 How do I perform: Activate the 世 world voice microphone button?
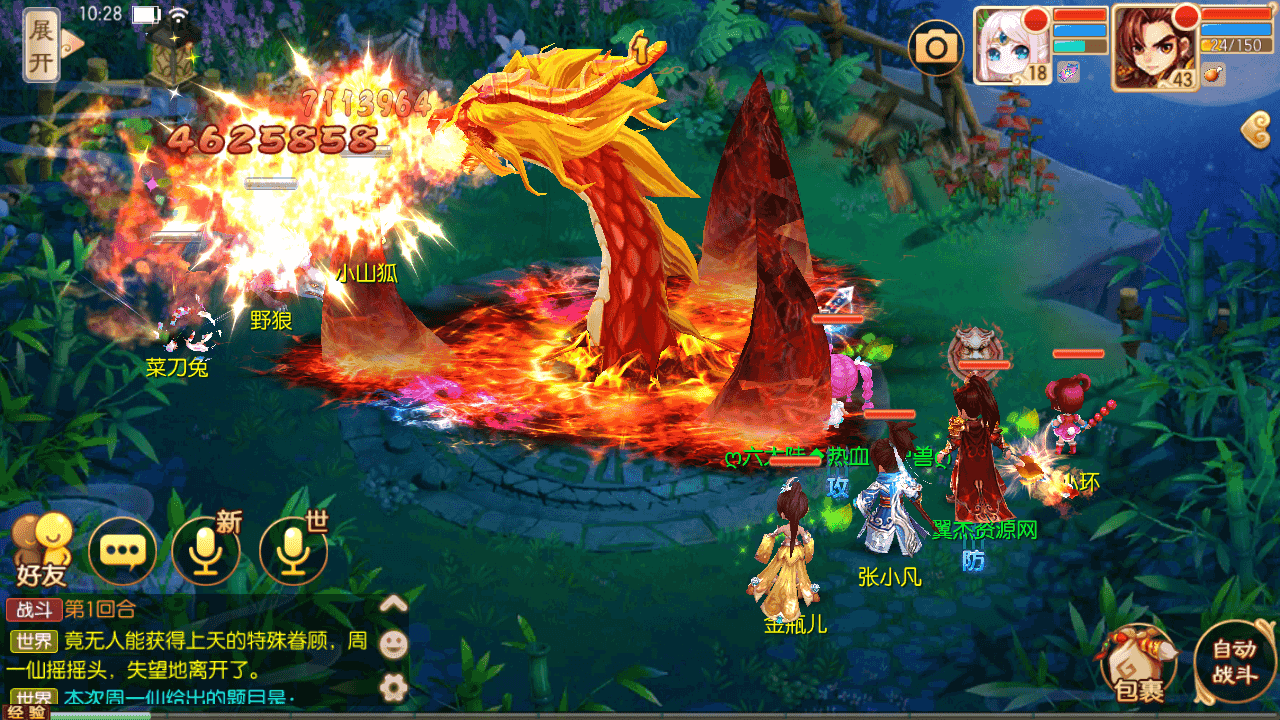click(293, 551)
